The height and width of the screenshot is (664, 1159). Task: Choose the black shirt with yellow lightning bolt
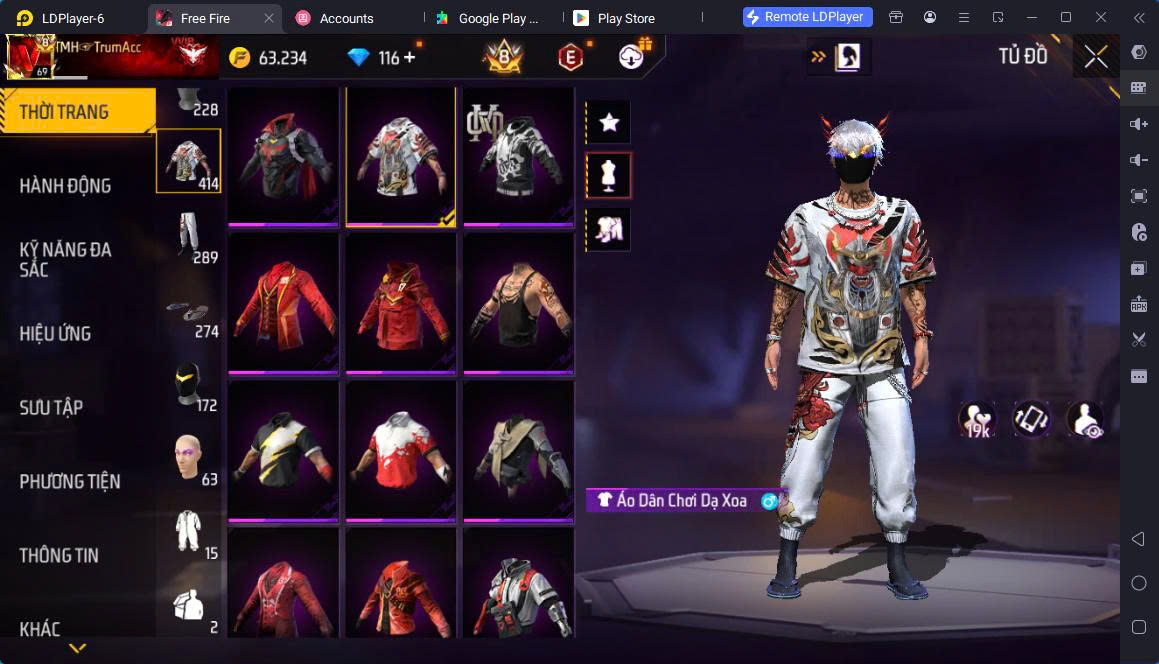[x=283, y=451]
